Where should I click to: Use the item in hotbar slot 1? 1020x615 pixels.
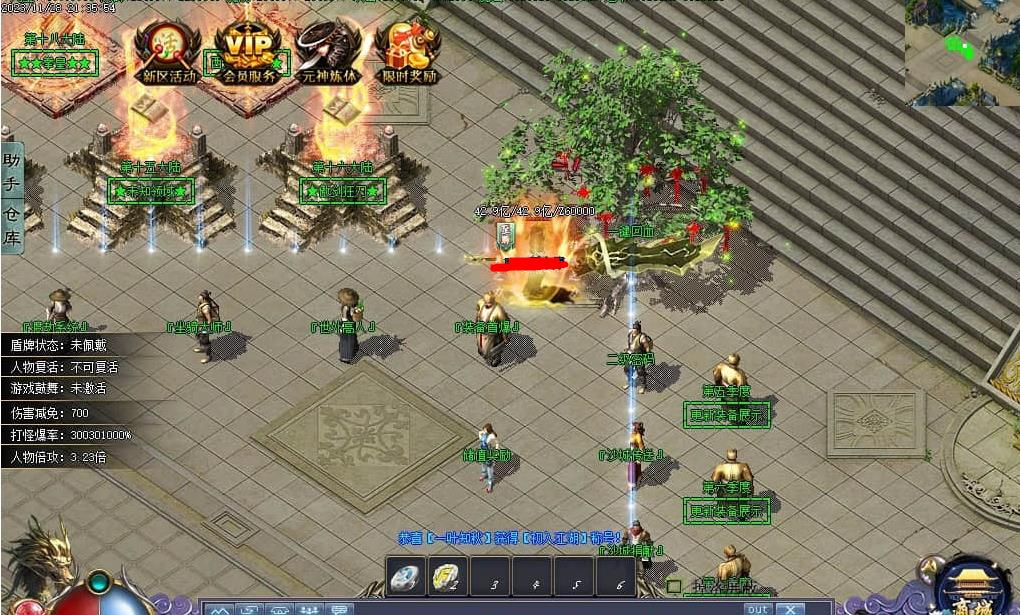pyautogui.click(x=404, y=577)
